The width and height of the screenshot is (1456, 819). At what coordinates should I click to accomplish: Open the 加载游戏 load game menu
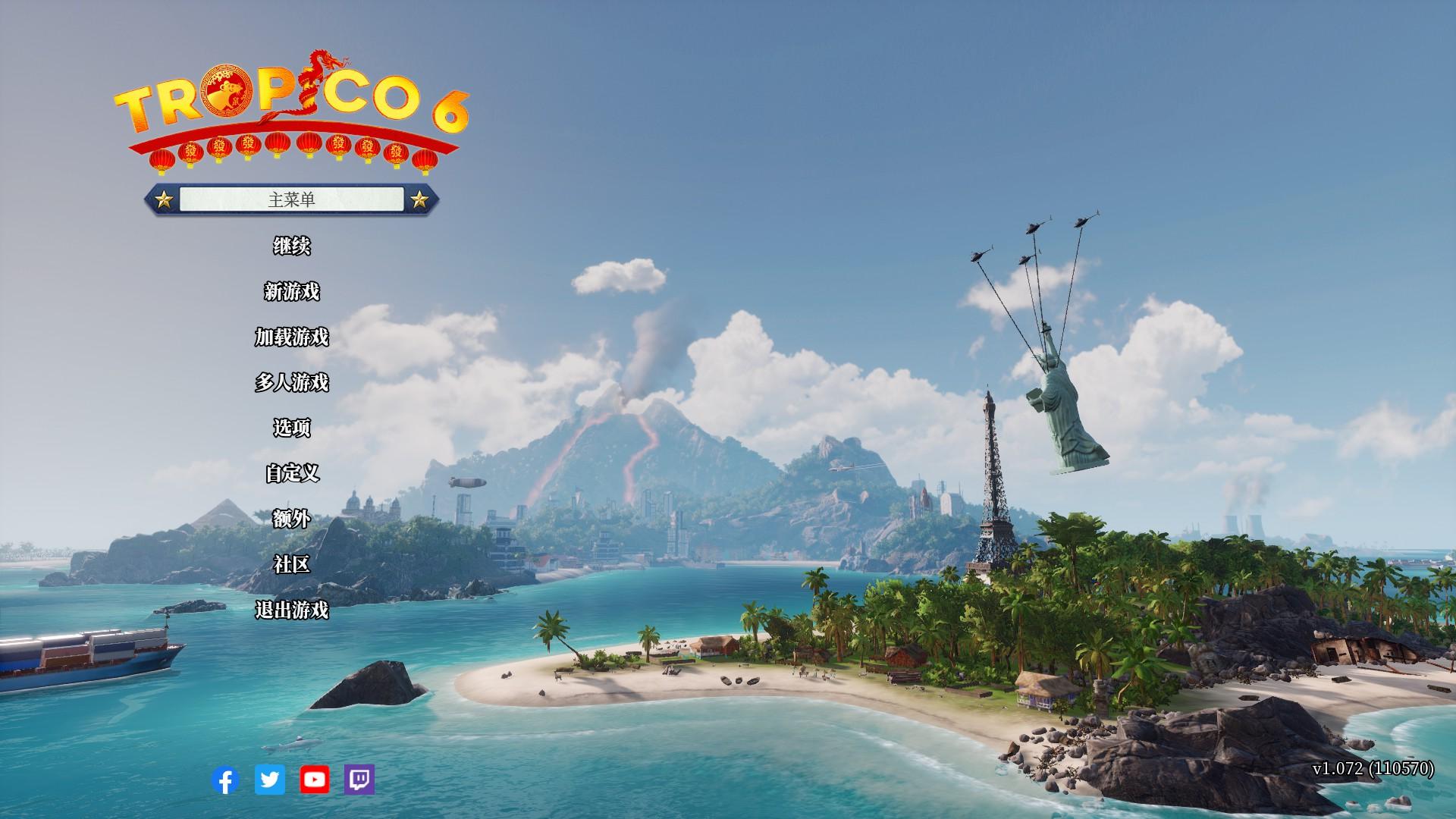pos(292,337)
